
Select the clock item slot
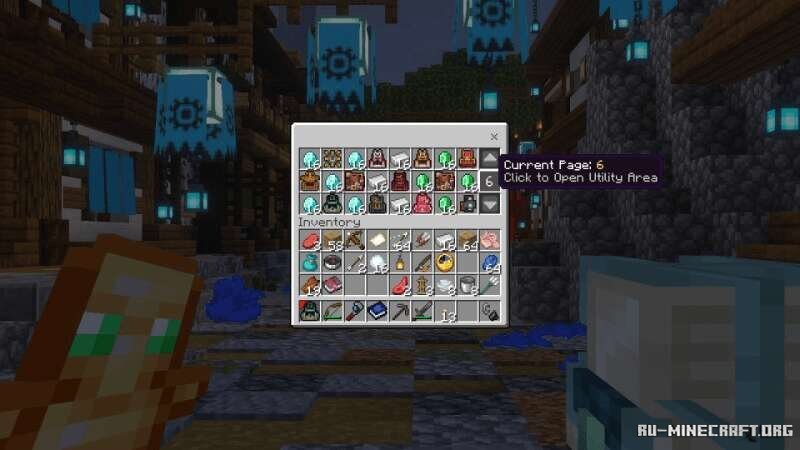(444, 263)
